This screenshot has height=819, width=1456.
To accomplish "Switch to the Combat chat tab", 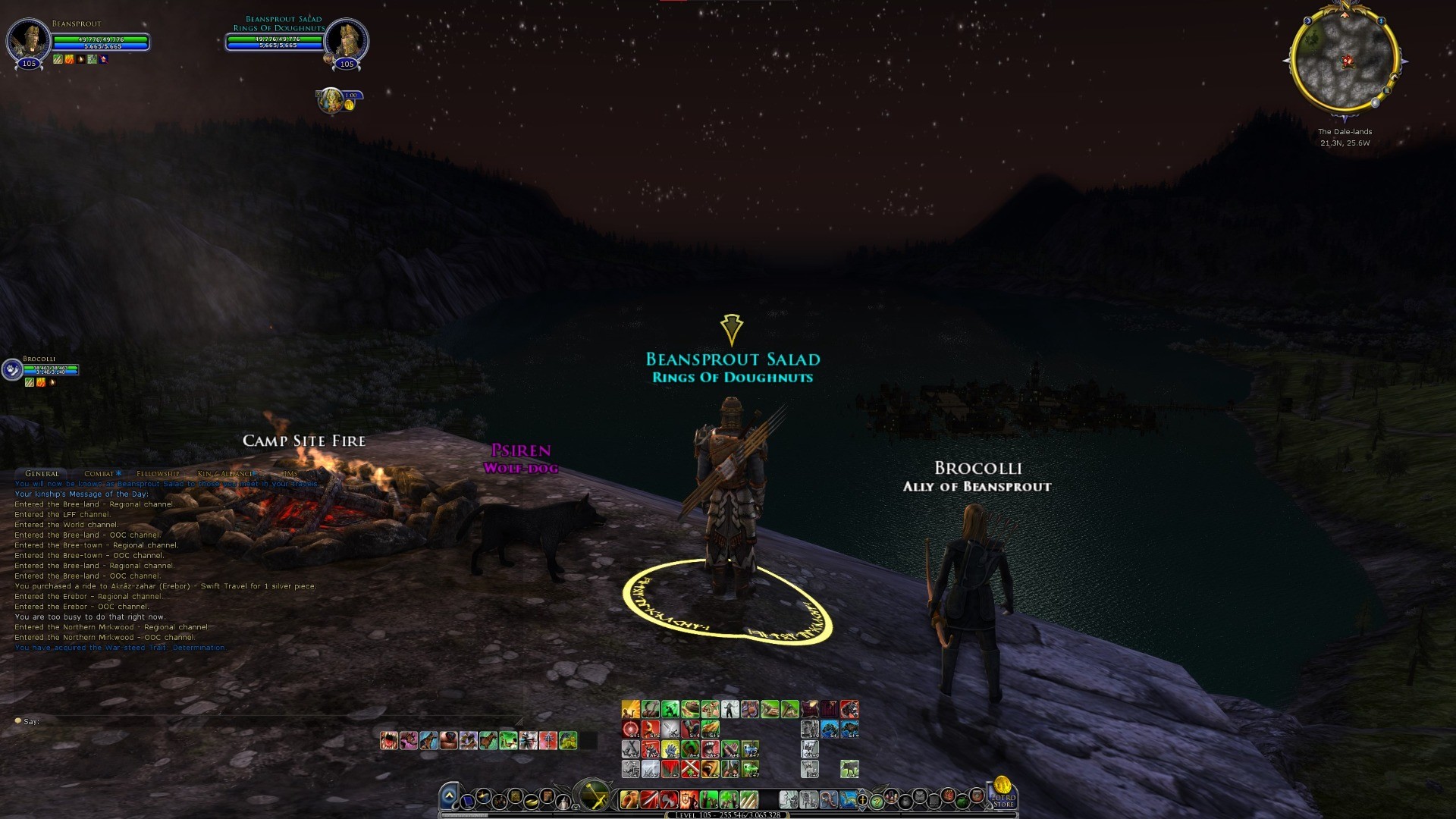I will pos(102,474).
